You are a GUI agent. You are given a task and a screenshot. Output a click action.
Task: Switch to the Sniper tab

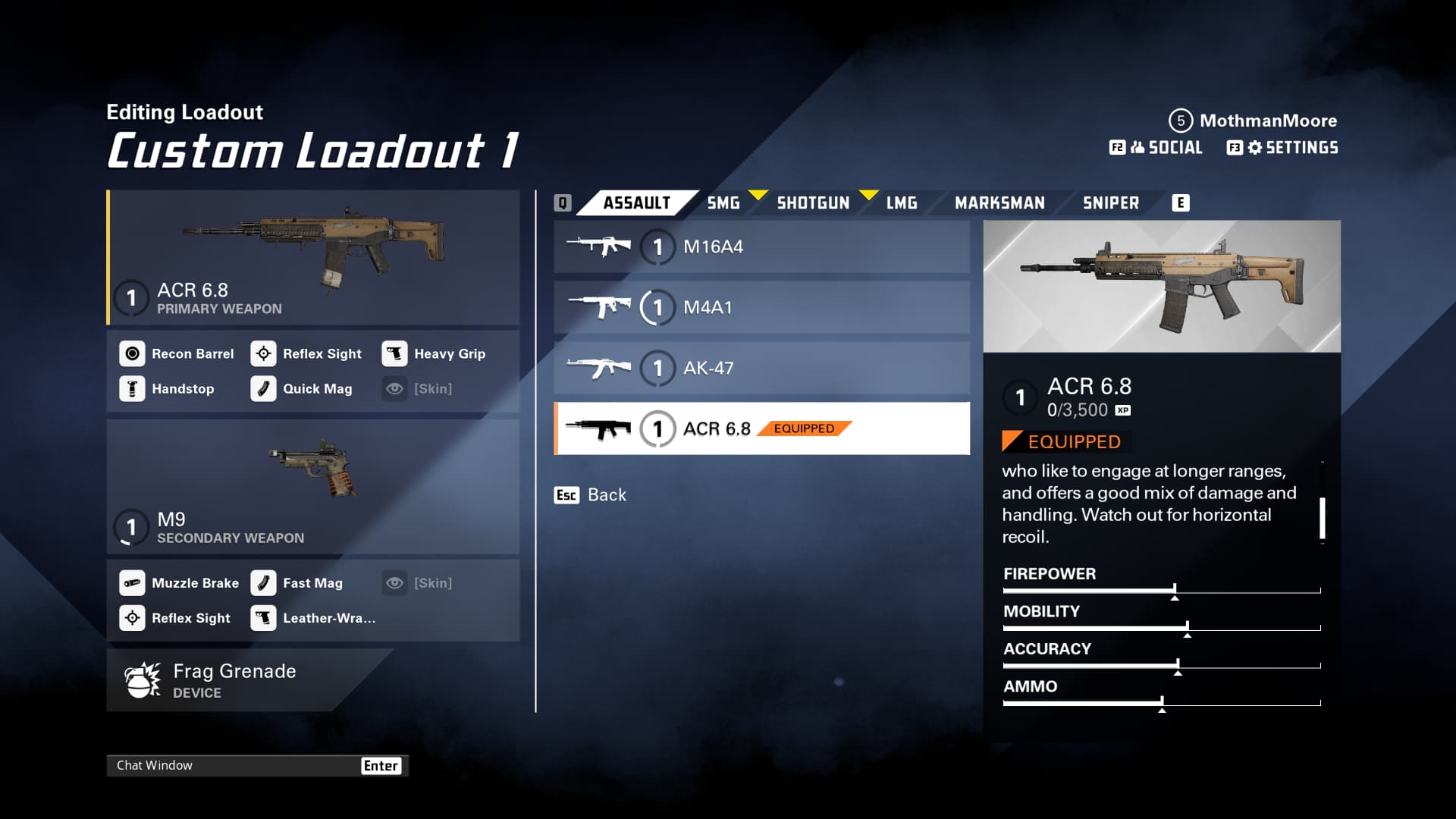(1110, 203)
